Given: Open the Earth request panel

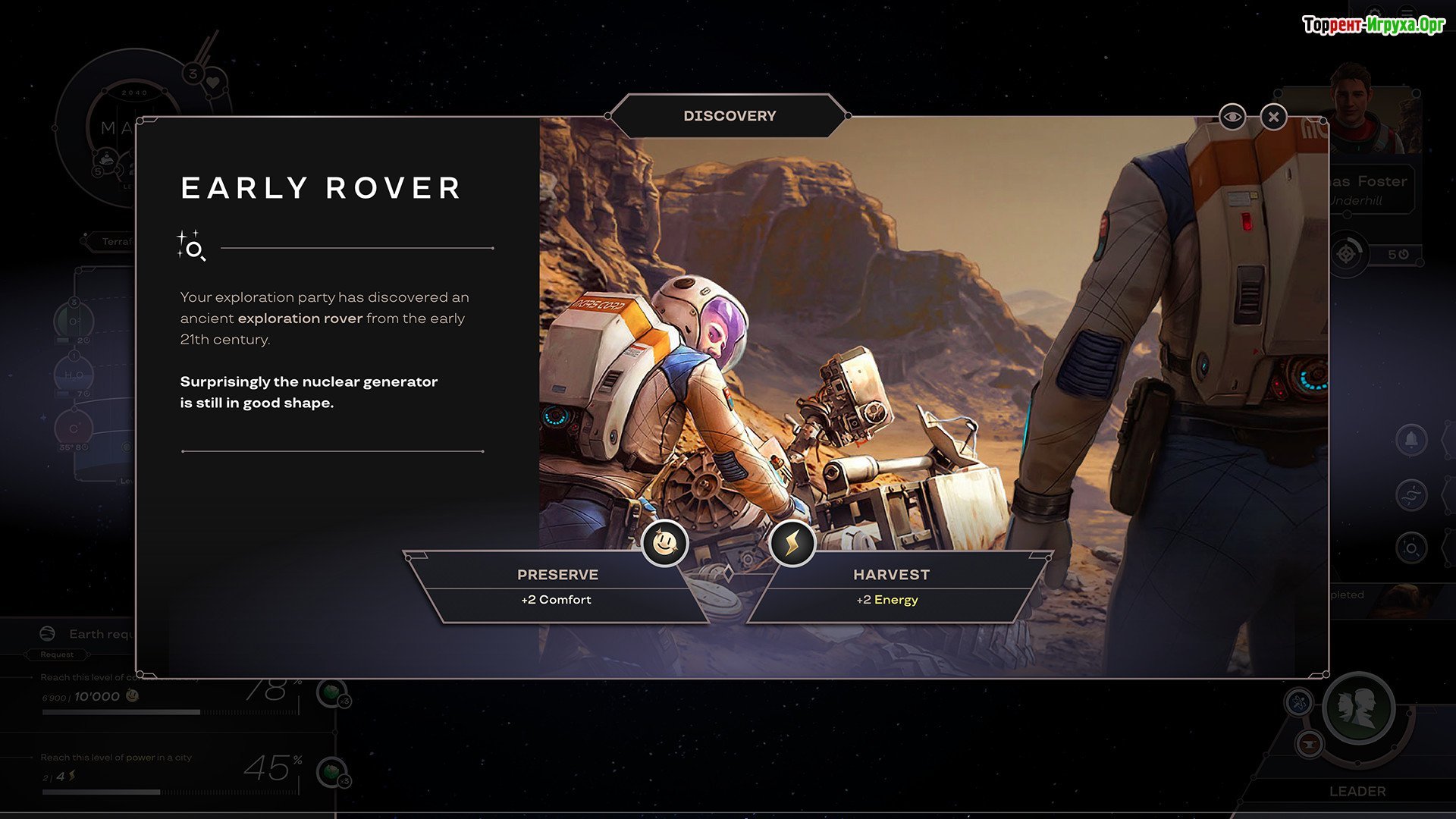Looking at the screenshot, I should 91,634.
